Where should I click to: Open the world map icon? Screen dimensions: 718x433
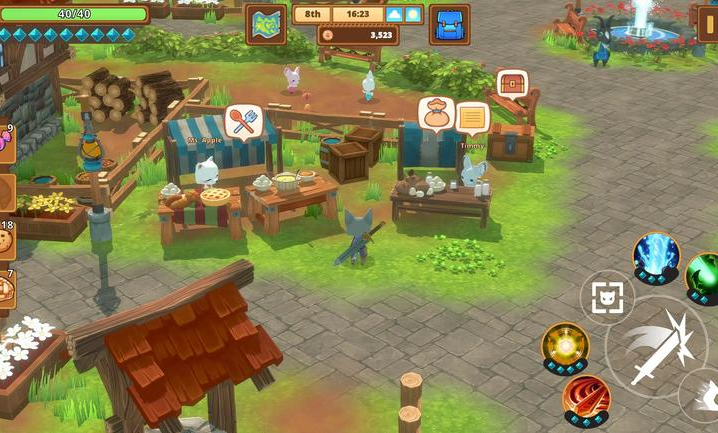coord(266,24)
